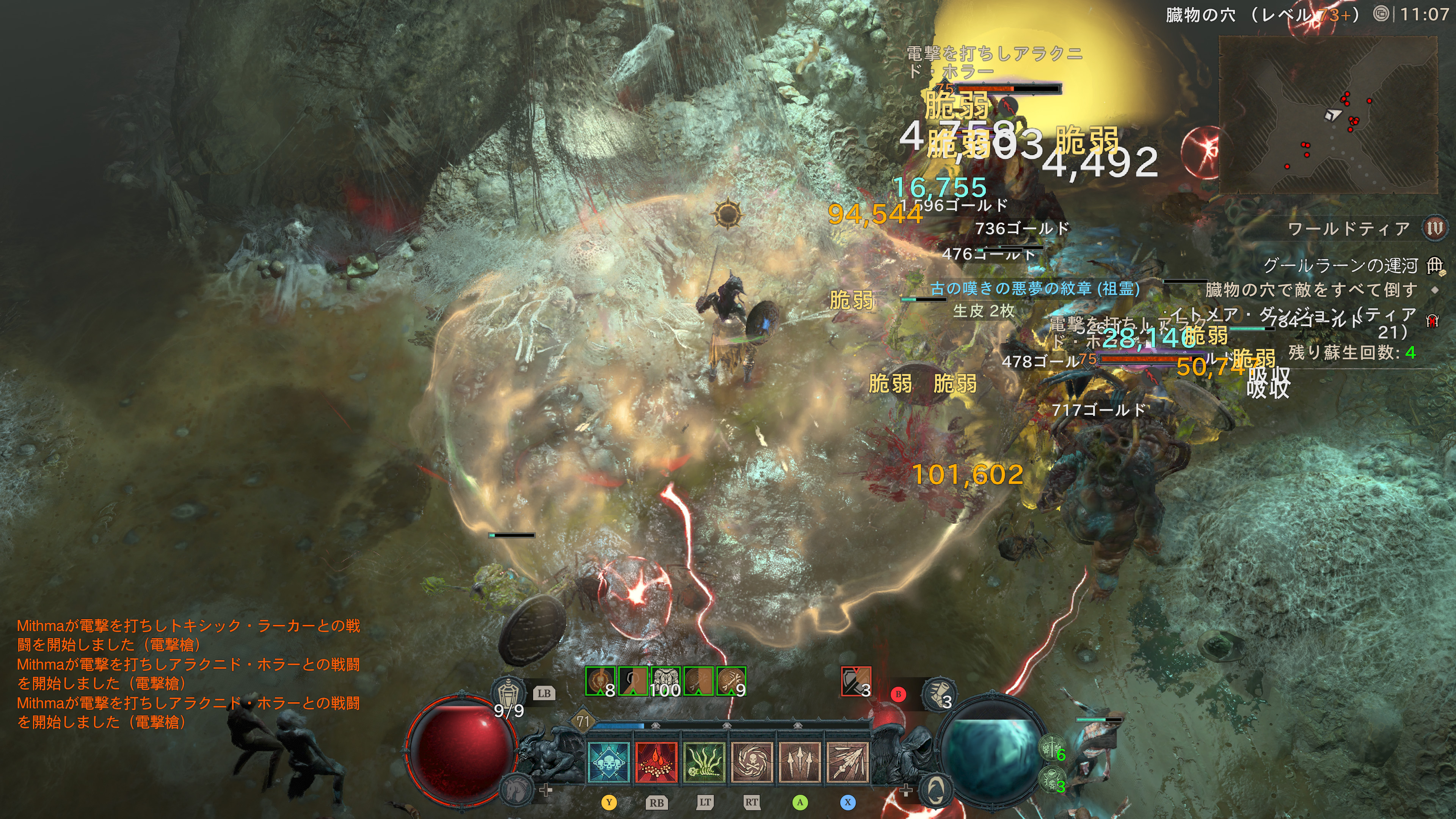Trigger the swirling skull vortex skill
This screenshot has height=819, width=1456.
752,762
